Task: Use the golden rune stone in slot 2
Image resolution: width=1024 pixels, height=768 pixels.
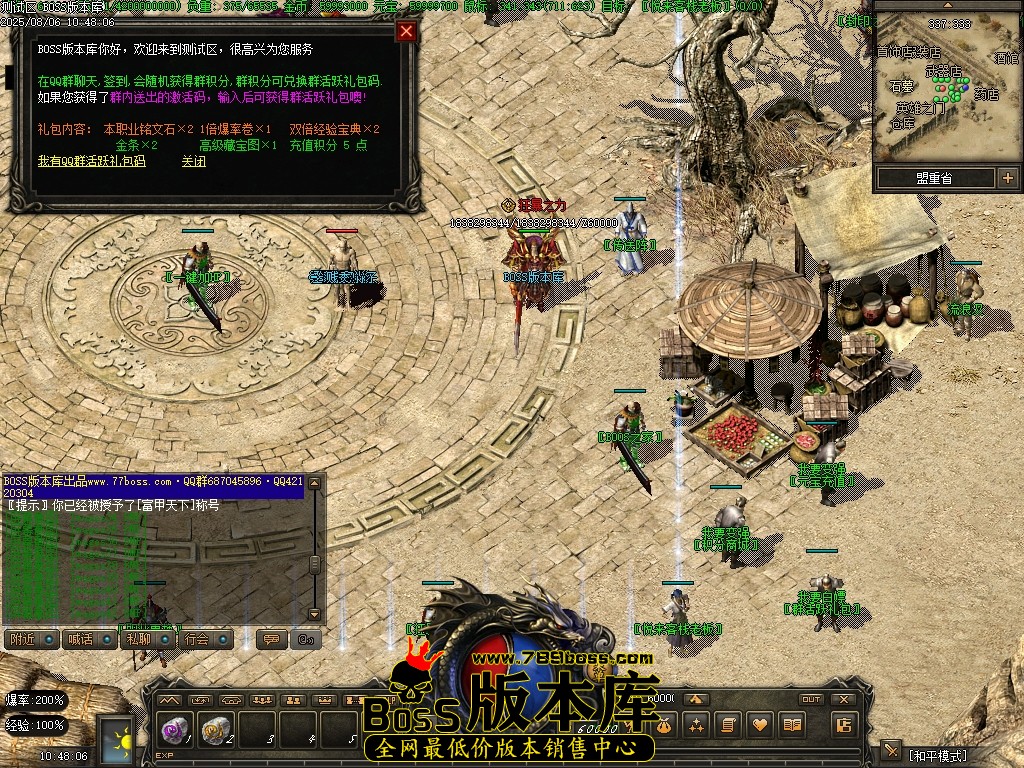Action: pos(215,730)
